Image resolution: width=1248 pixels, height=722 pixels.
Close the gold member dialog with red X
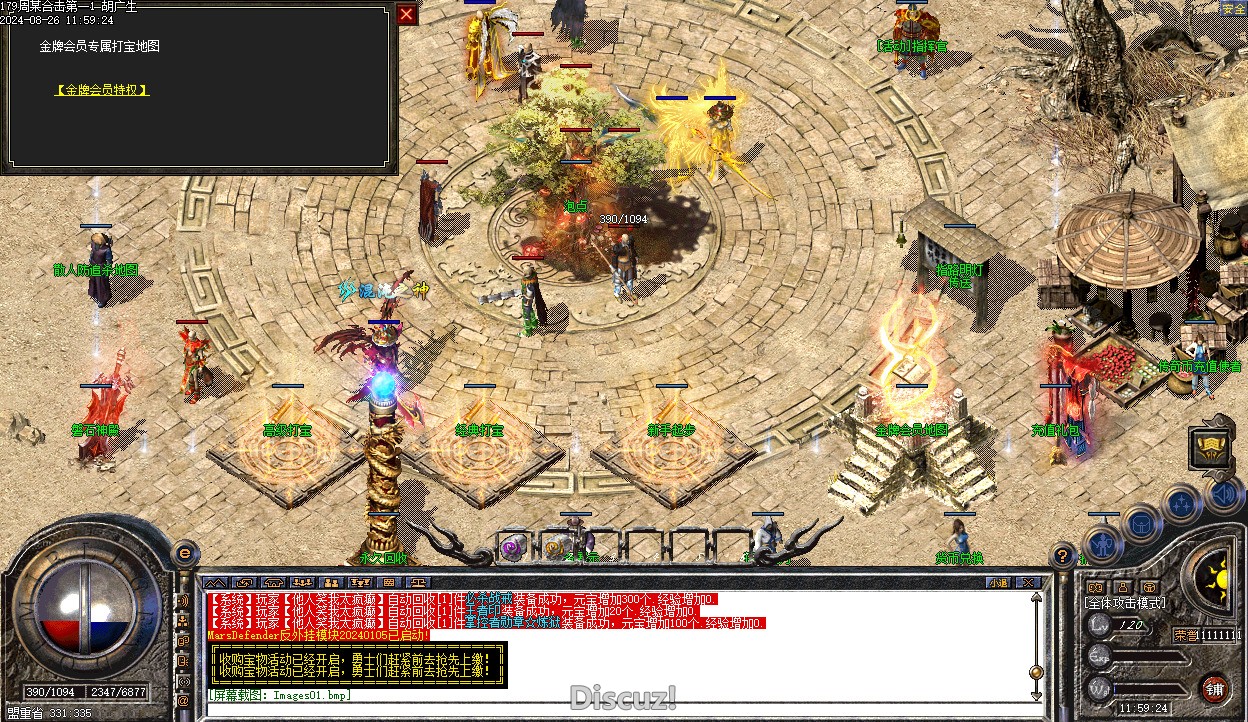click(x=406, y=14)
